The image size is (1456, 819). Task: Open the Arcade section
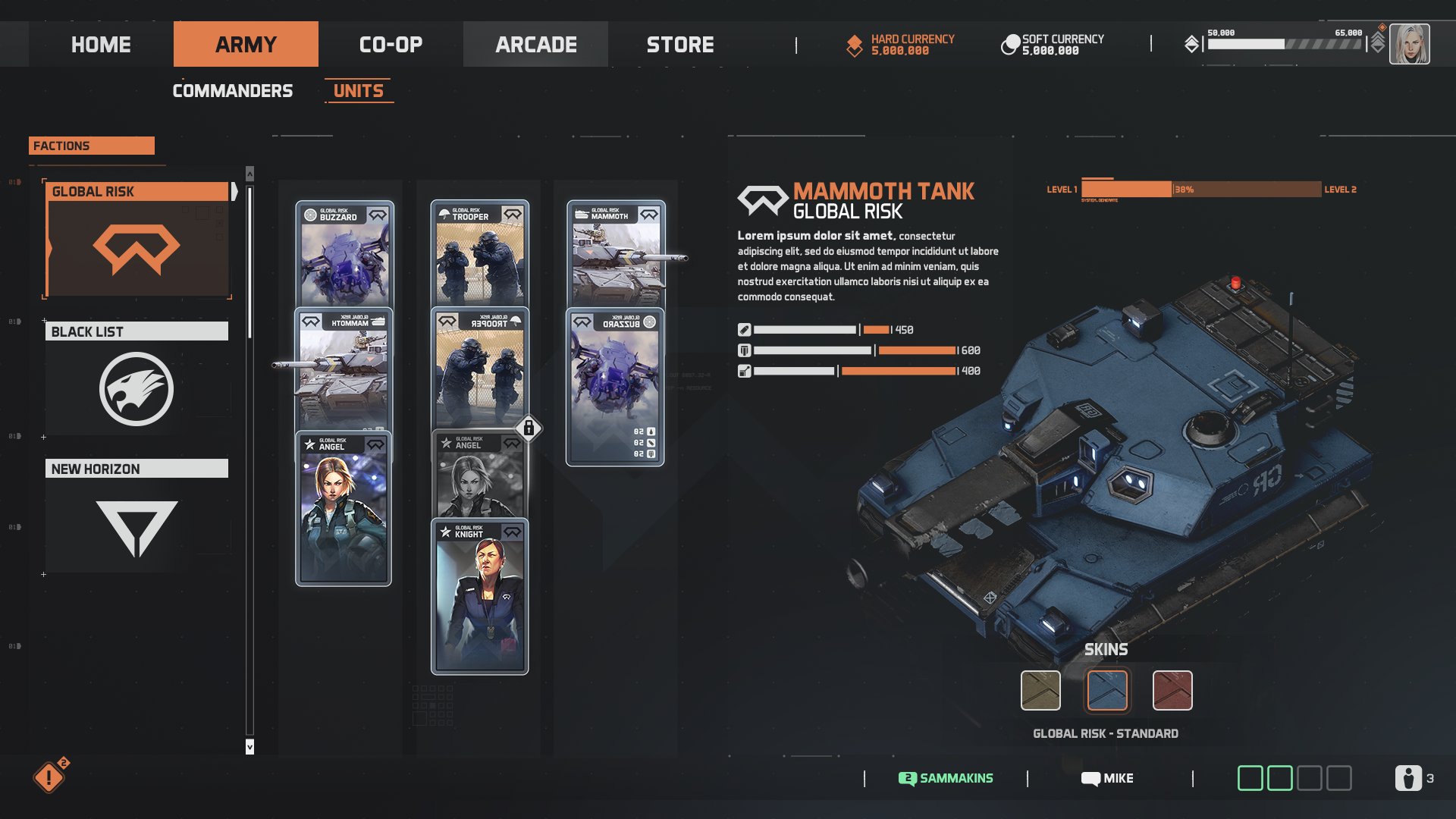point(535,45)
